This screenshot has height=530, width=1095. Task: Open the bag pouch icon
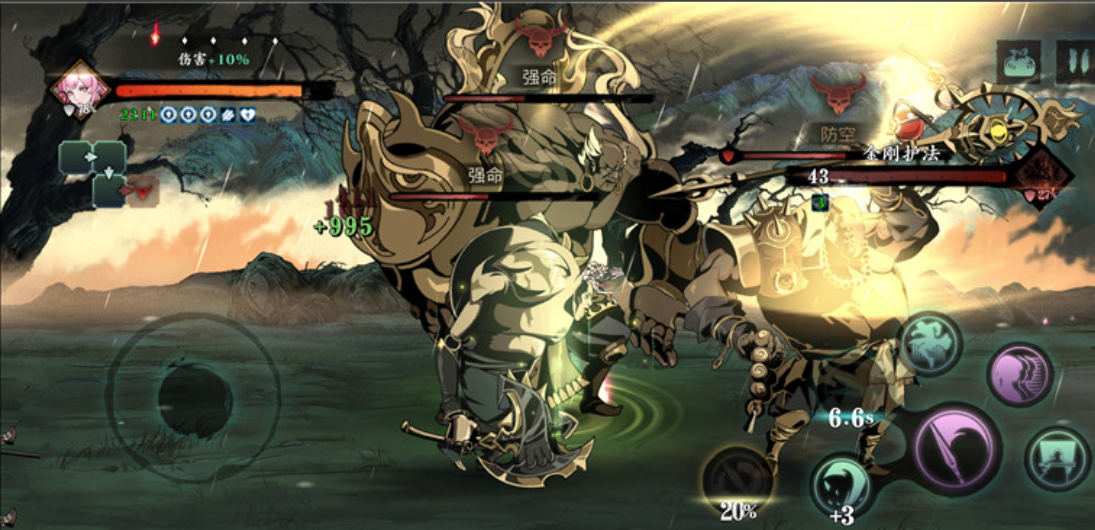pos(1019,62)
